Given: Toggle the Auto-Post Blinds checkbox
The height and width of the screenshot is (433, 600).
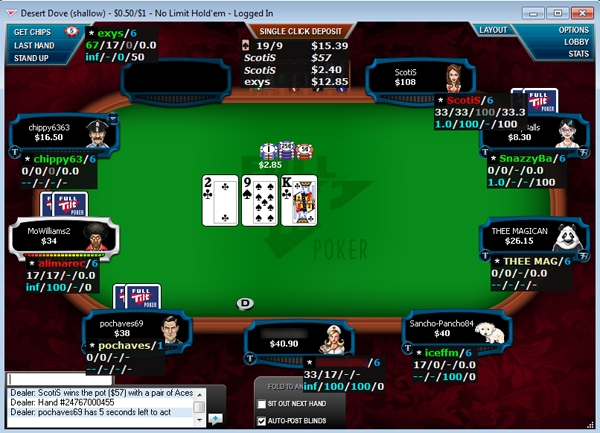Looking at the screenshot, I should pyautogui.click(x=262, y=420).
